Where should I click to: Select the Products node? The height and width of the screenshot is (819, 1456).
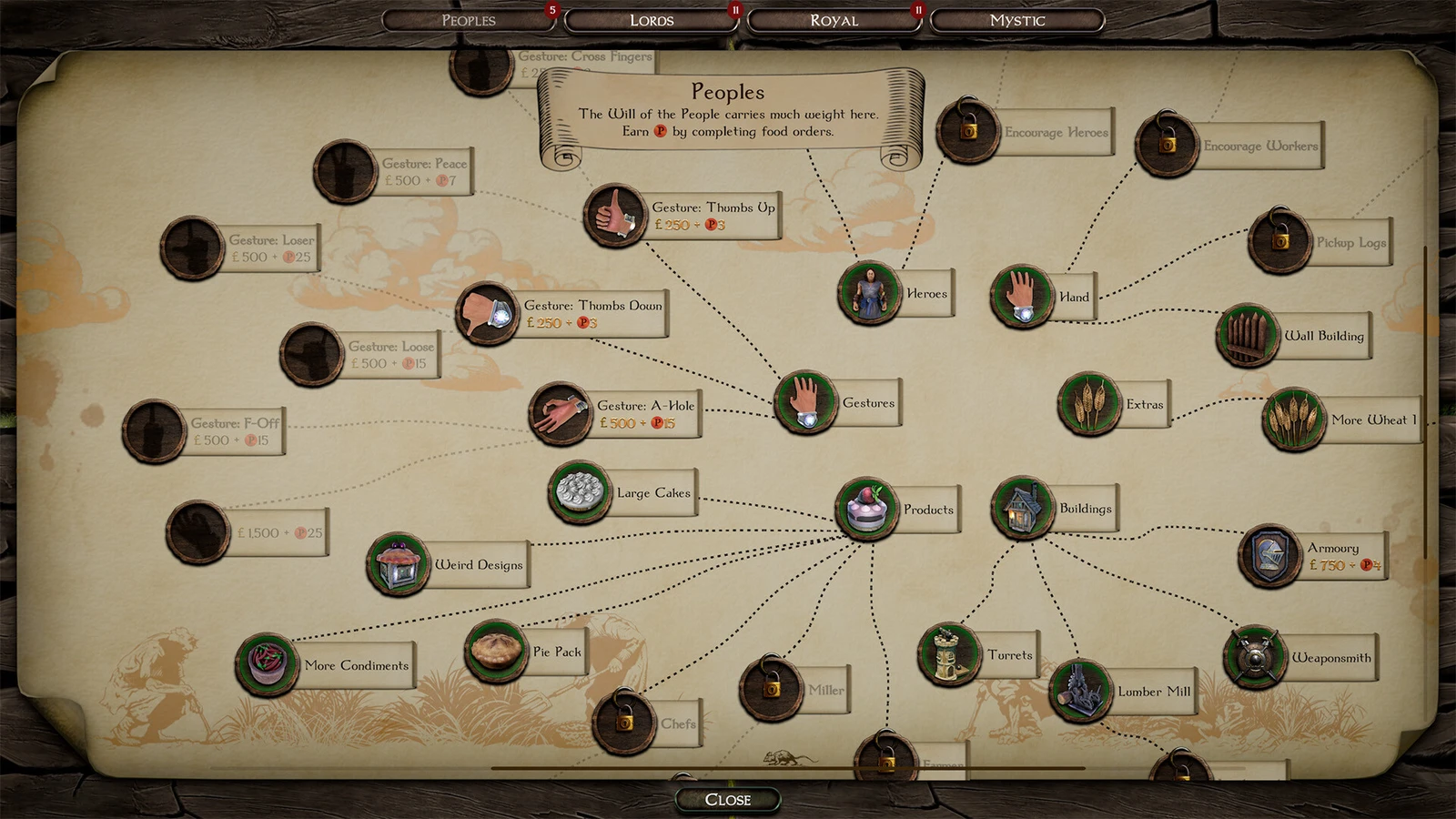867,510
